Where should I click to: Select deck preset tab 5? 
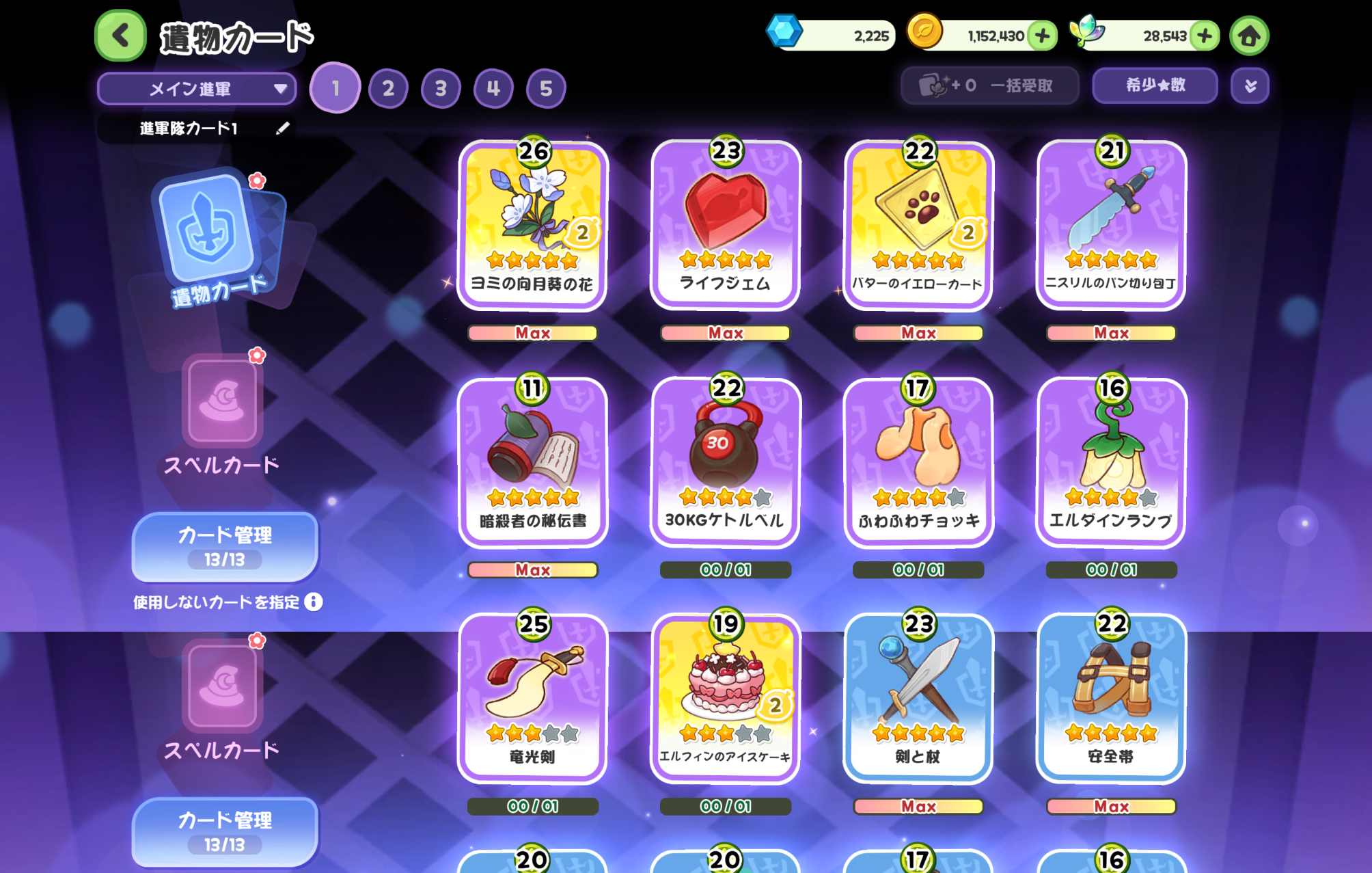546,88
